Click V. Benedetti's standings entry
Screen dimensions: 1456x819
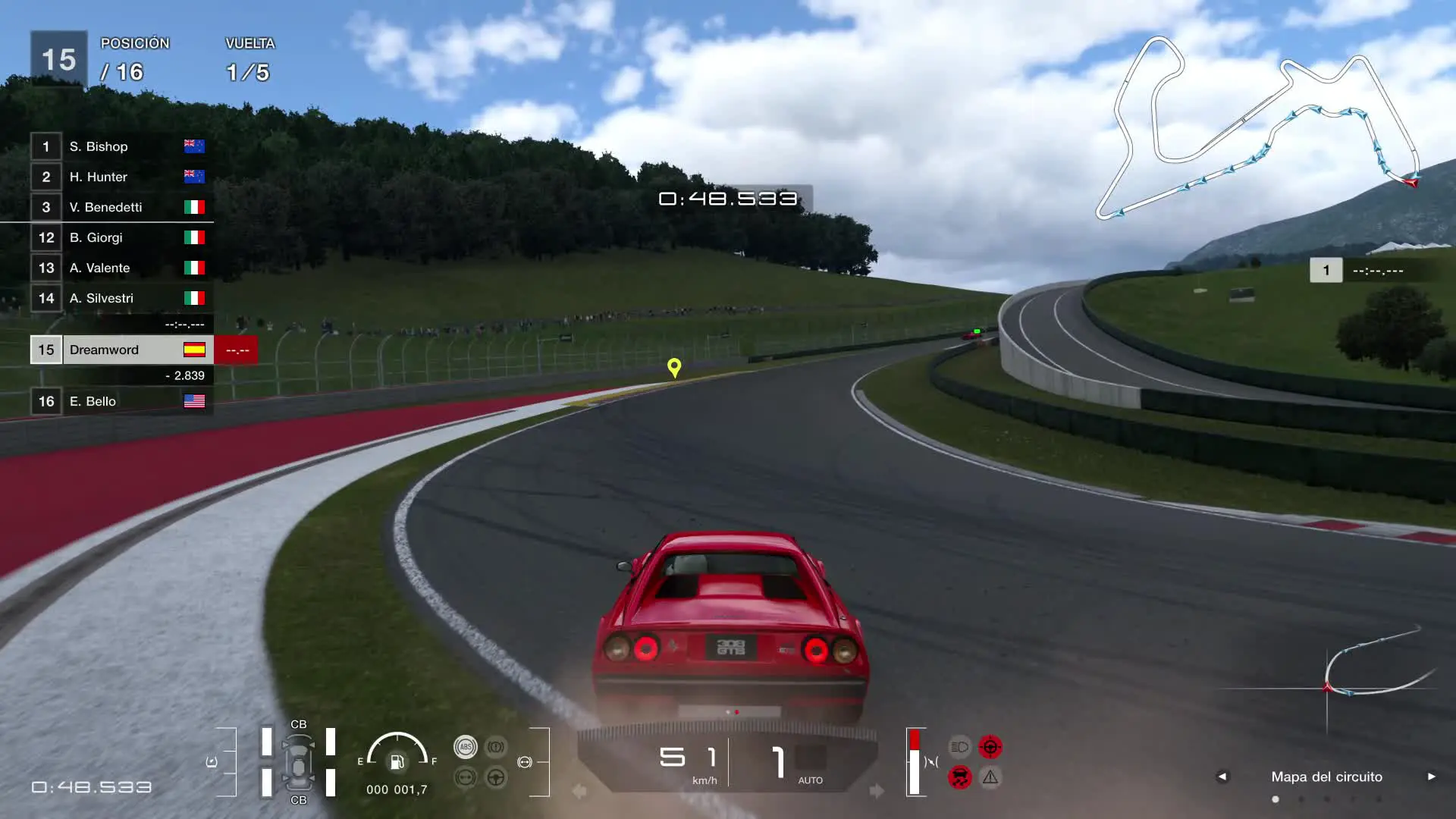(x=121, y=207)
